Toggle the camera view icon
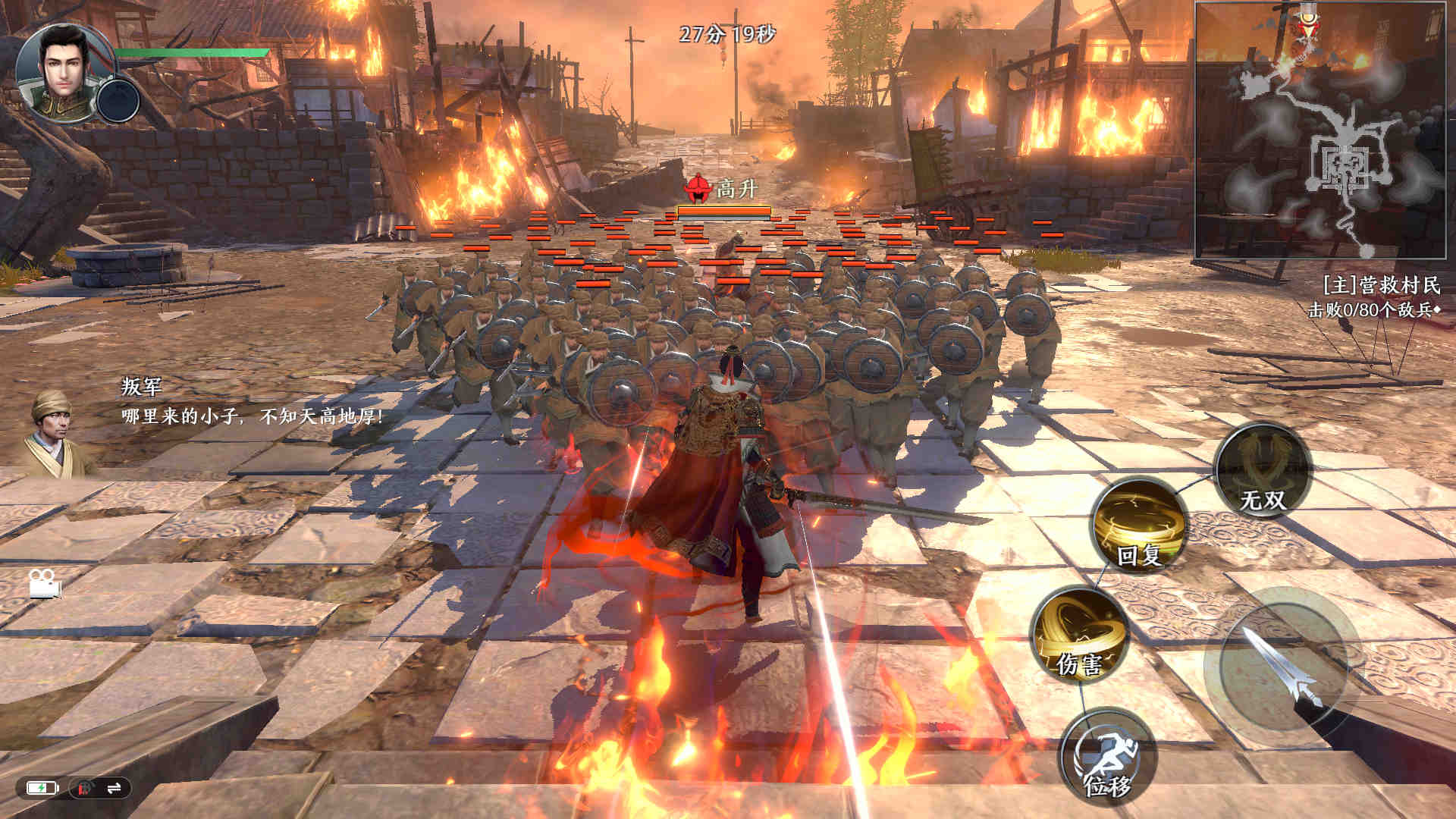 [x=45, y=583]
